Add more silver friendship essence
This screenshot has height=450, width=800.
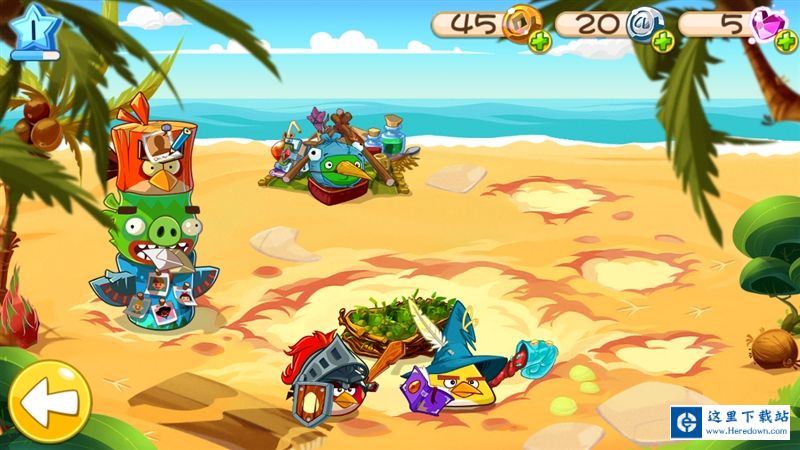[x=664, y=43]
